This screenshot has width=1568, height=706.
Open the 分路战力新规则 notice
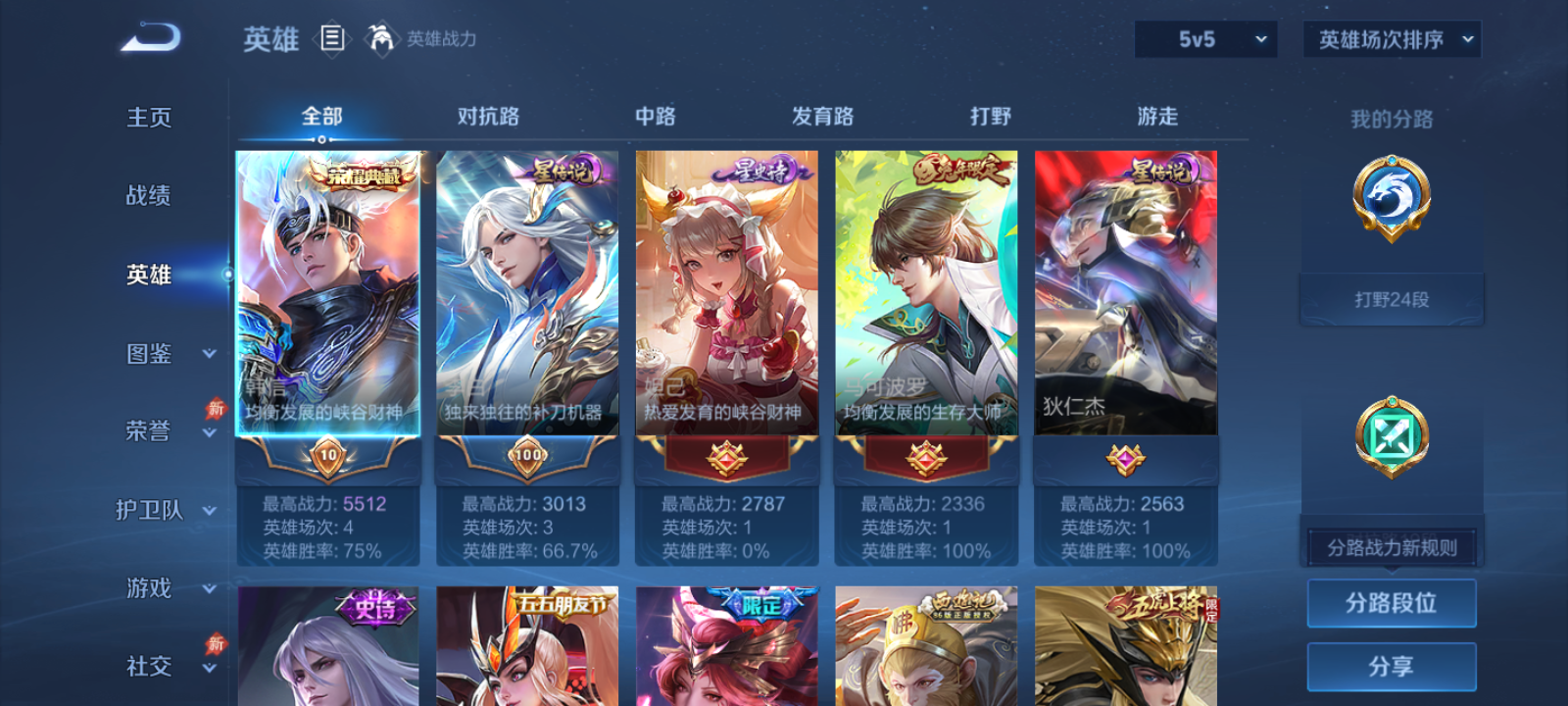tap(1391, 547)
